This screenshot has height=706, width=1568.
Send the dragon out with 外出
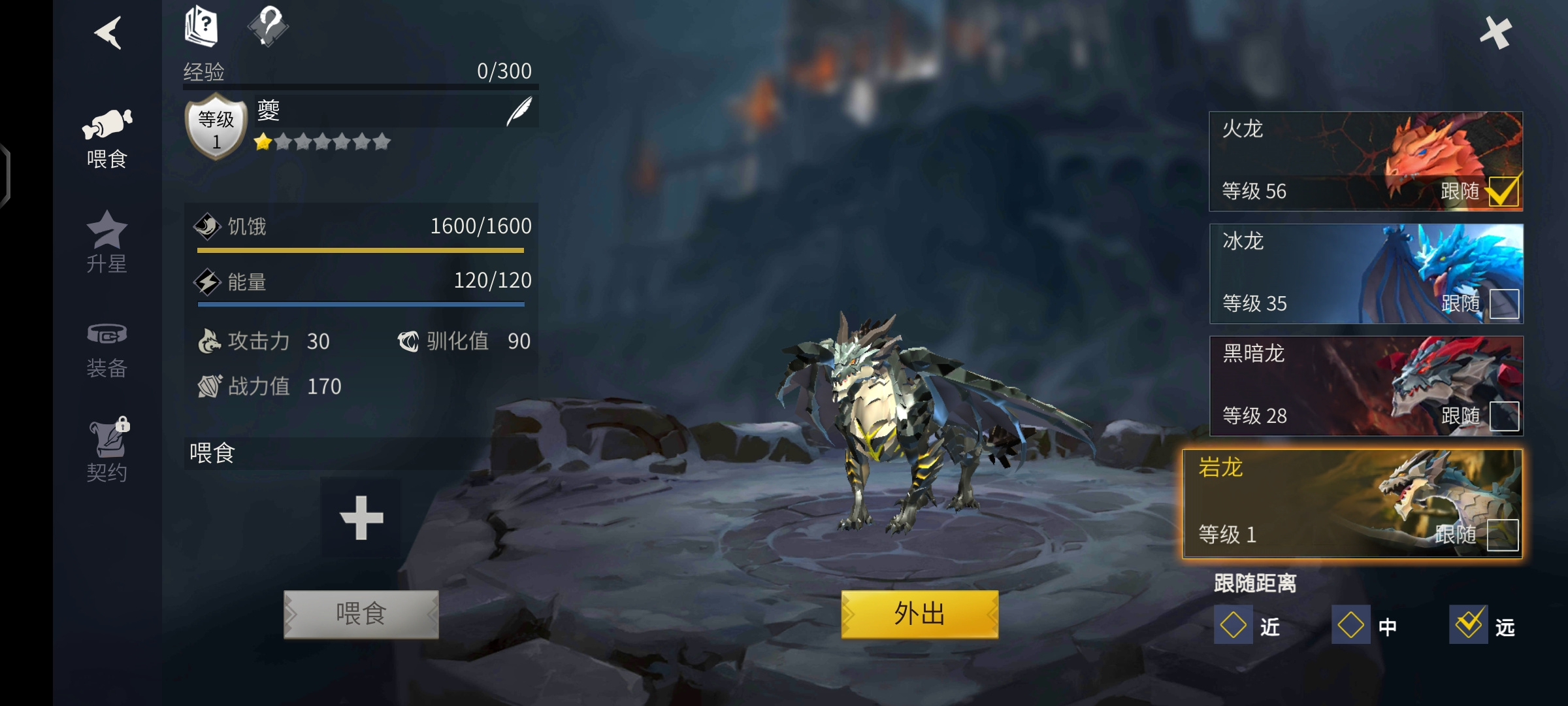919,614
